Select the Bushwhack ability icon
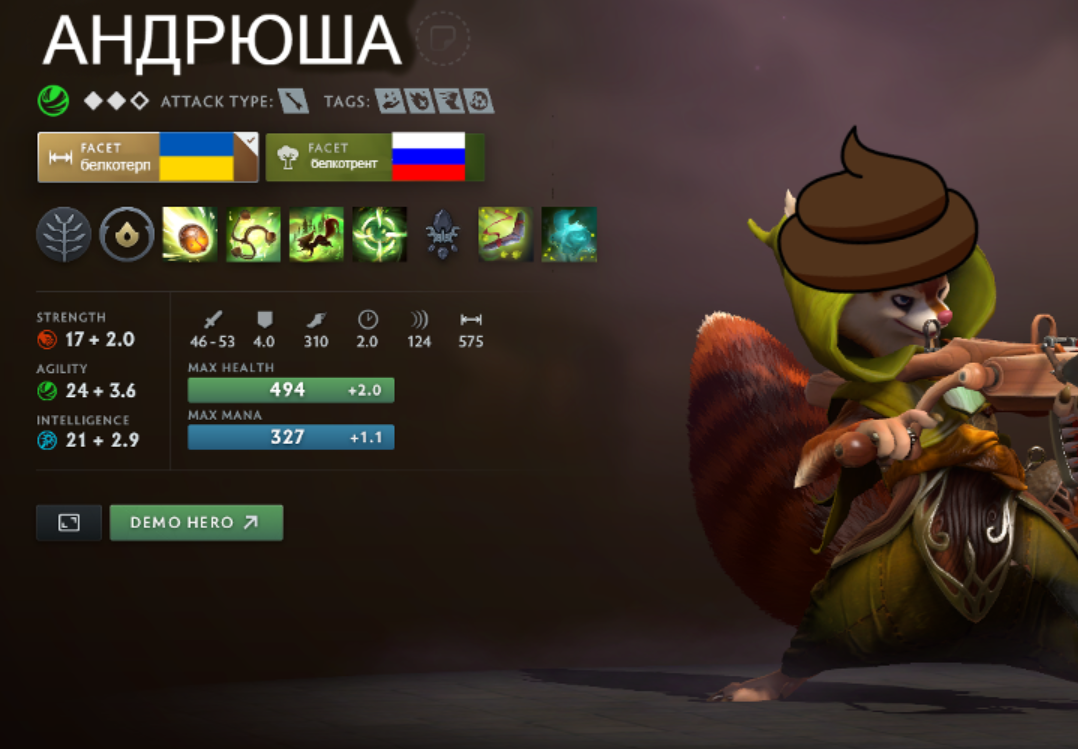The image size is (1078, 749). pyautogui.click(x=253, y=235)
